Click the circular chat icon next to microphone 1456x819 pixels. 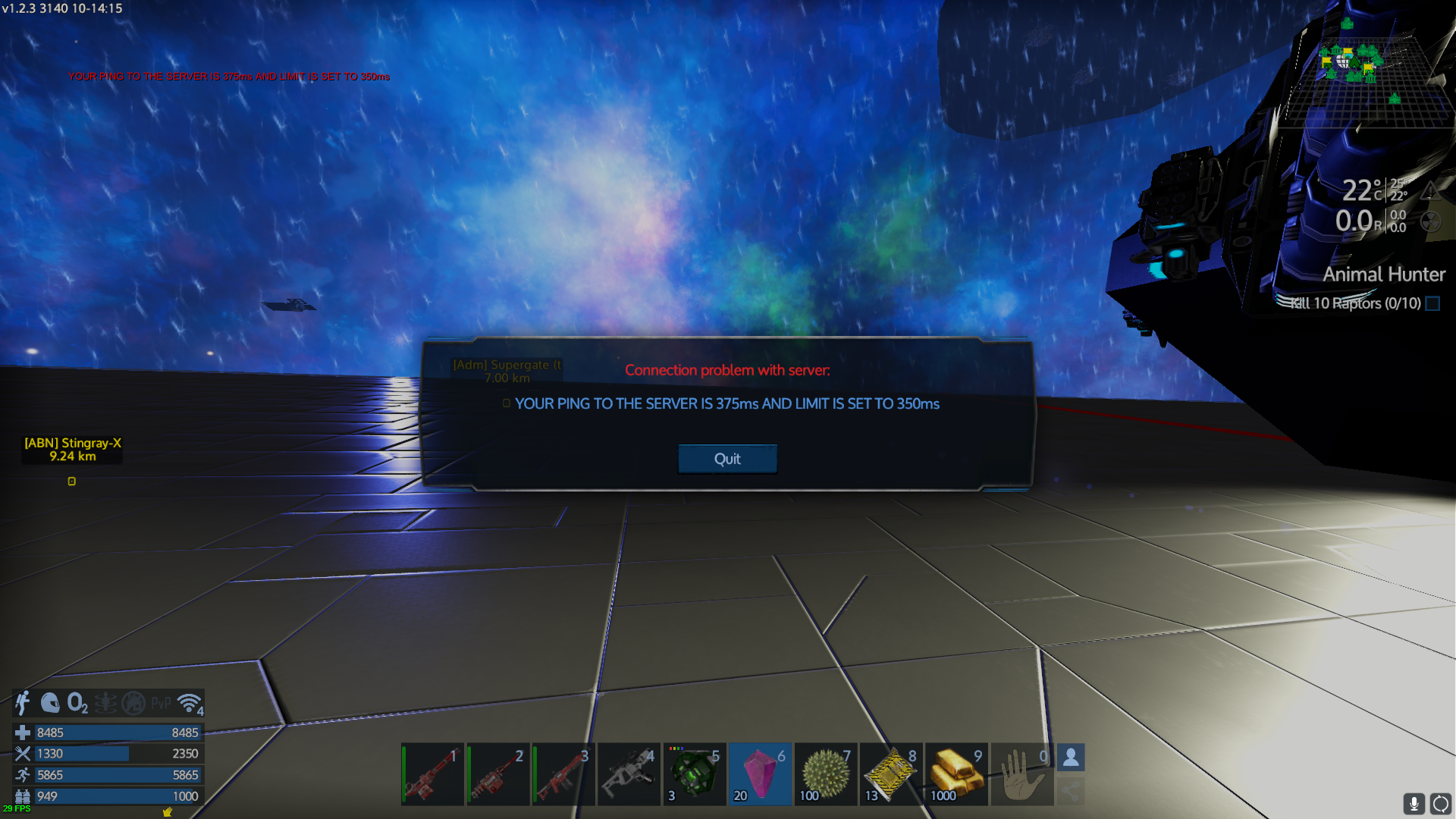1441,803
